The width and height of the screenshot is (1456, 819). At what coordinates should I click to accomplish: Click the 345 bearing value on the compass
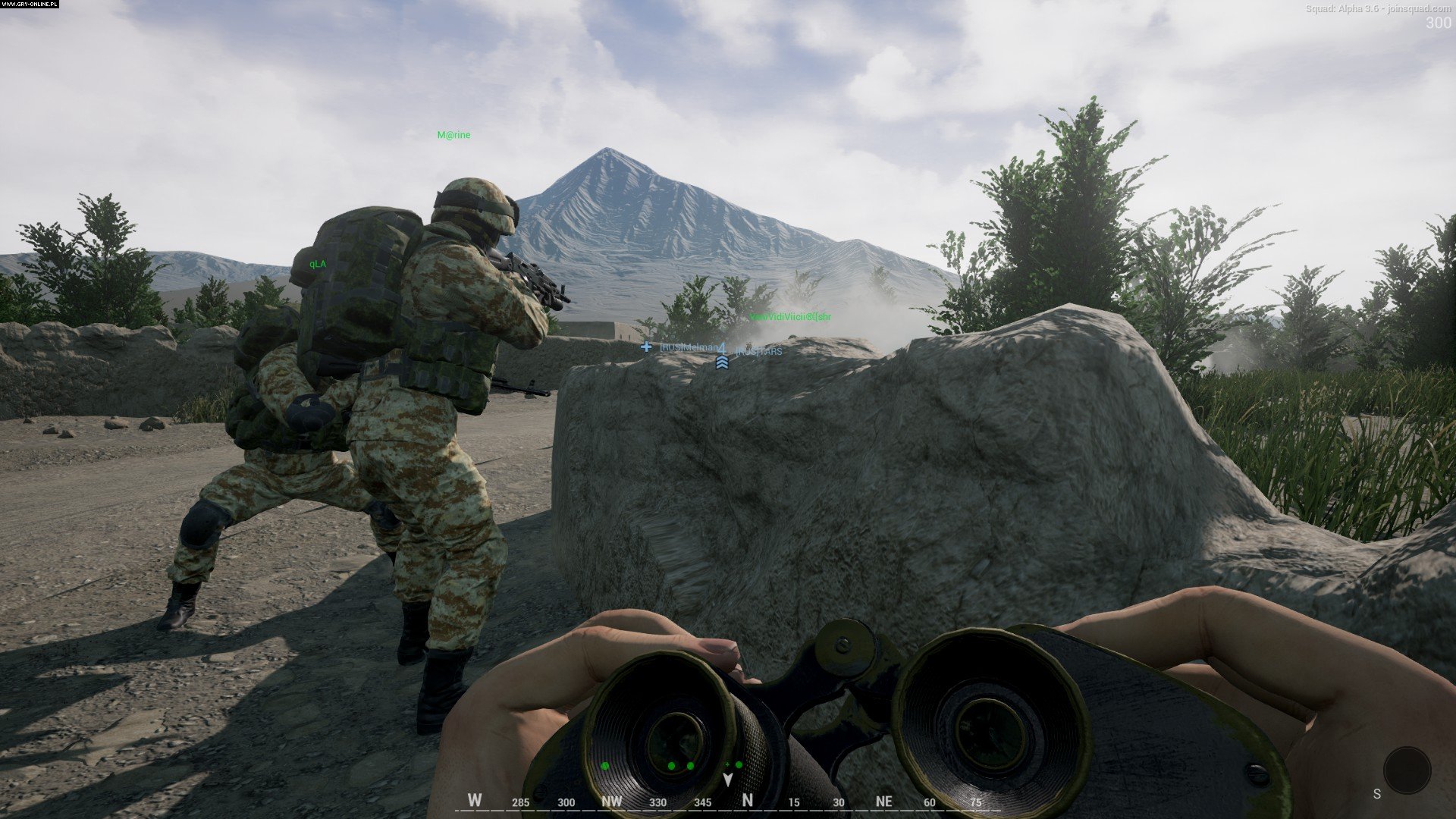tap(702, 800)
